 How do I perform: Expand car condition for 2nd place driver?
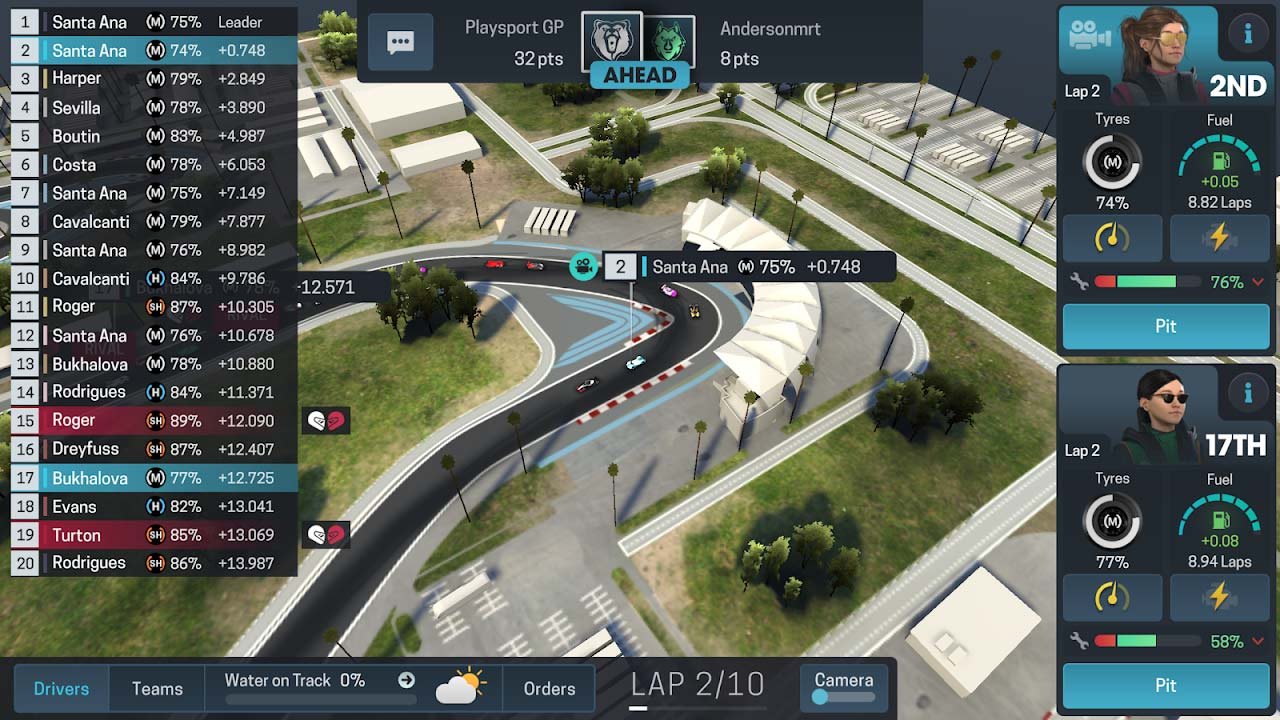pyautogui.click(x=1258, y=283)
